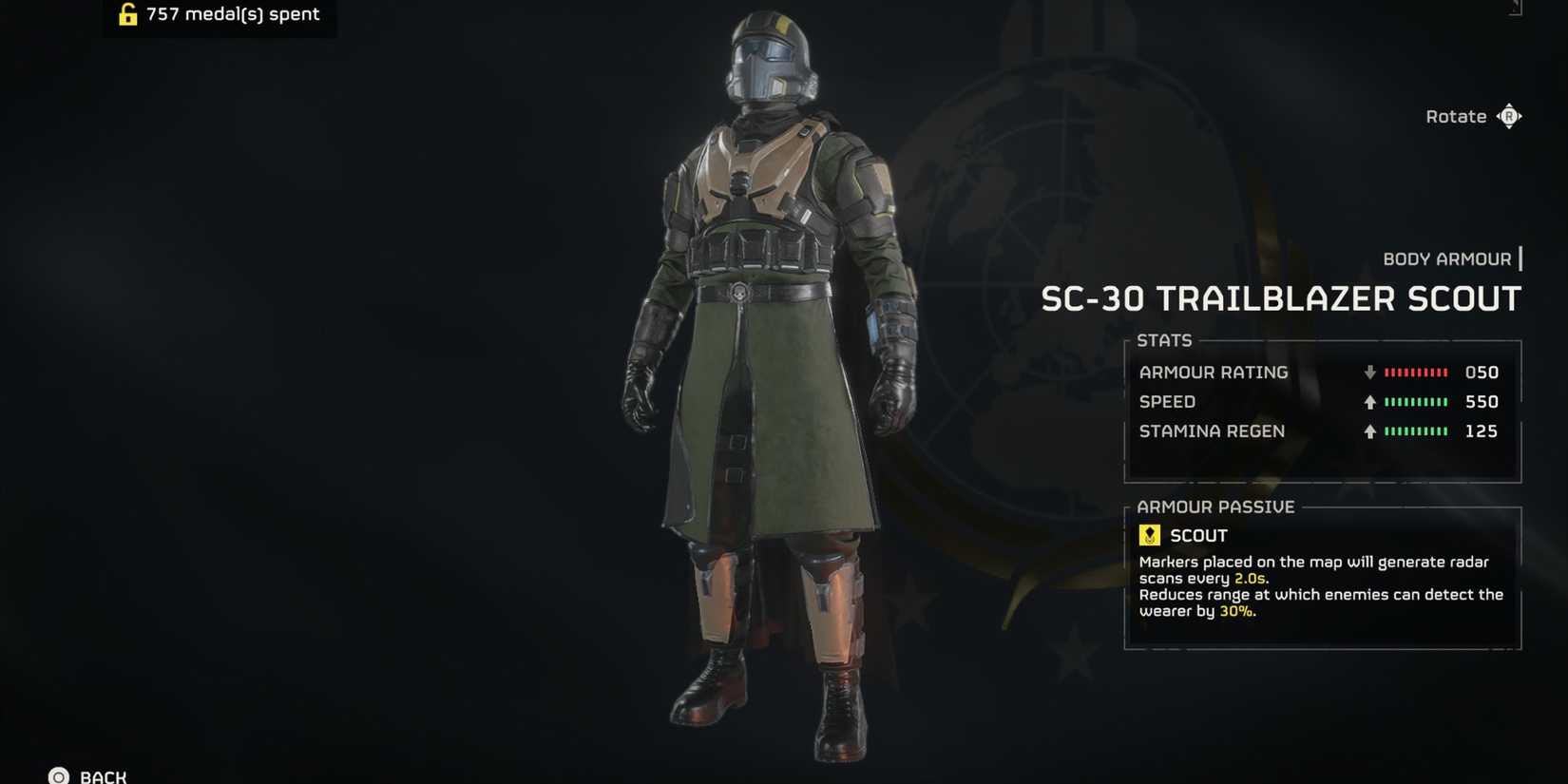This screenshot has width=1568, height=784.
Task: Click the Stamina Regen up-arrow icon
Action: 1369,431
